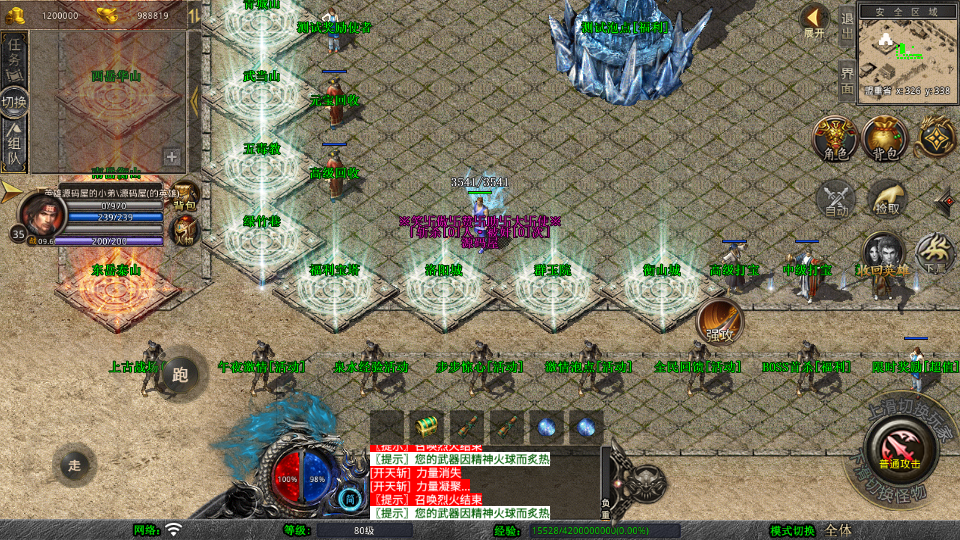Change 模式切换 attack mode from 全体
This screenshot has width=960, height=540.
tap(838, 530)
